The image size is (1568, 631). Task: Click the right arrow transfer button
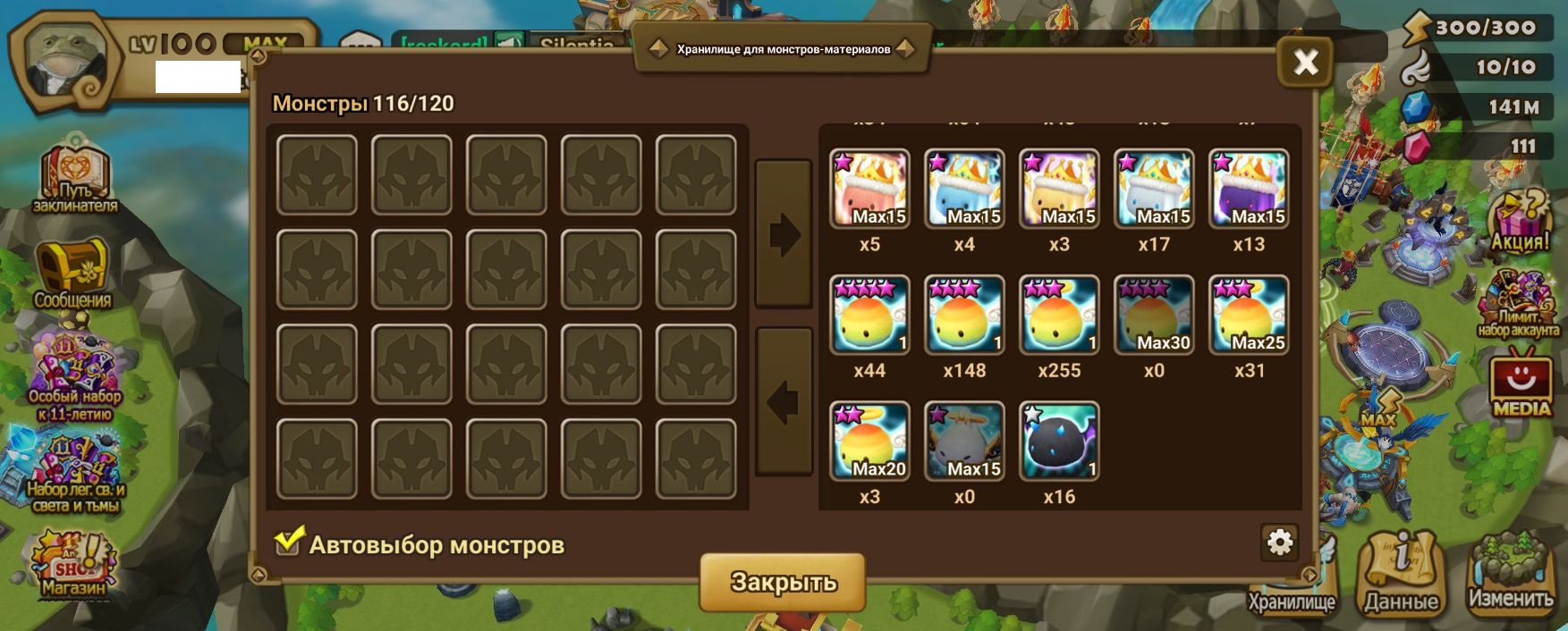tap(784, 235)
